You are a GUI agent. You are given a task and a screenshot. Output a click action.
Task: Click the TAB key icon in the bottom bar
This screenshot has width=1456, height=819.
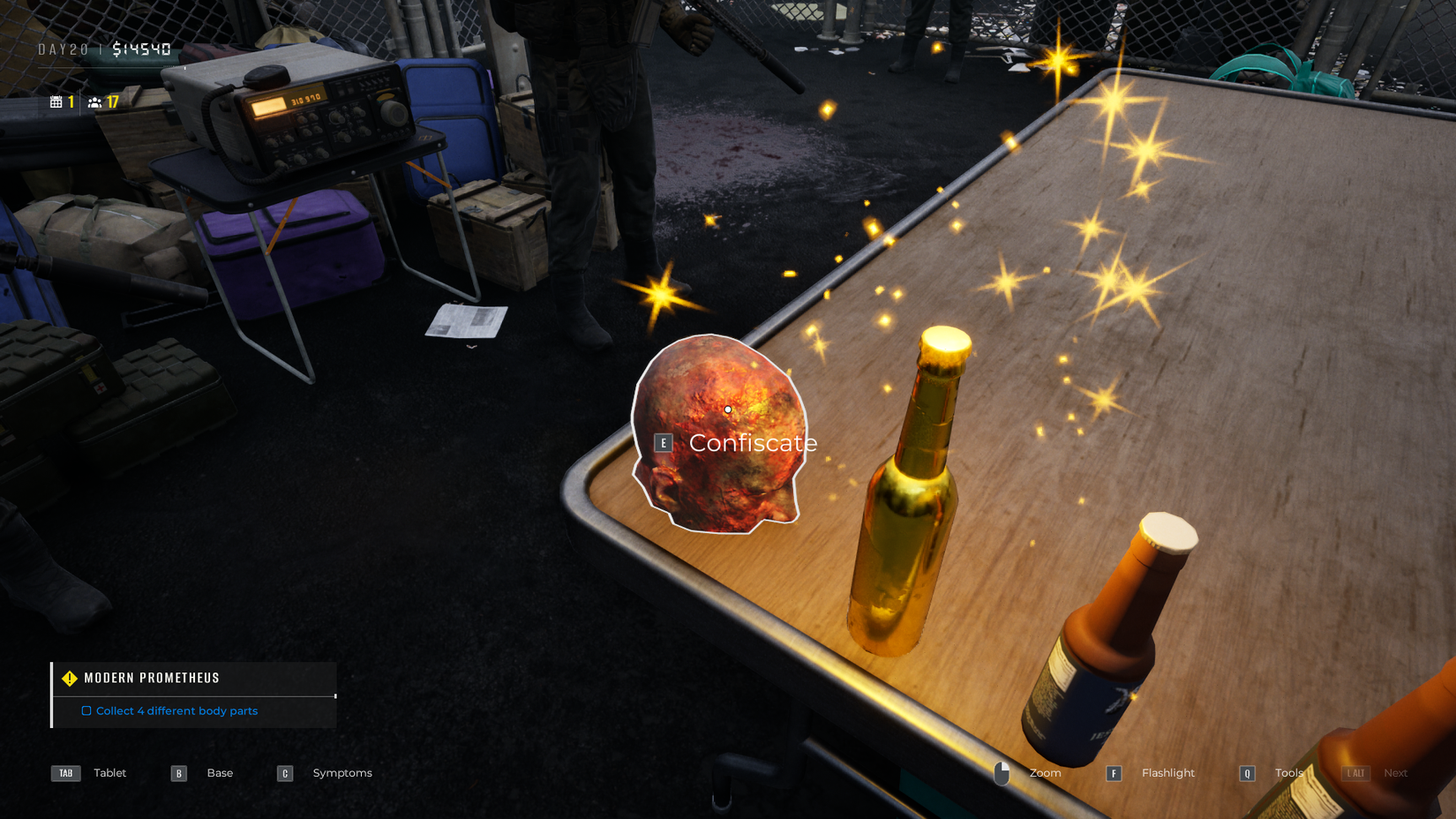[x=64, y=772]
